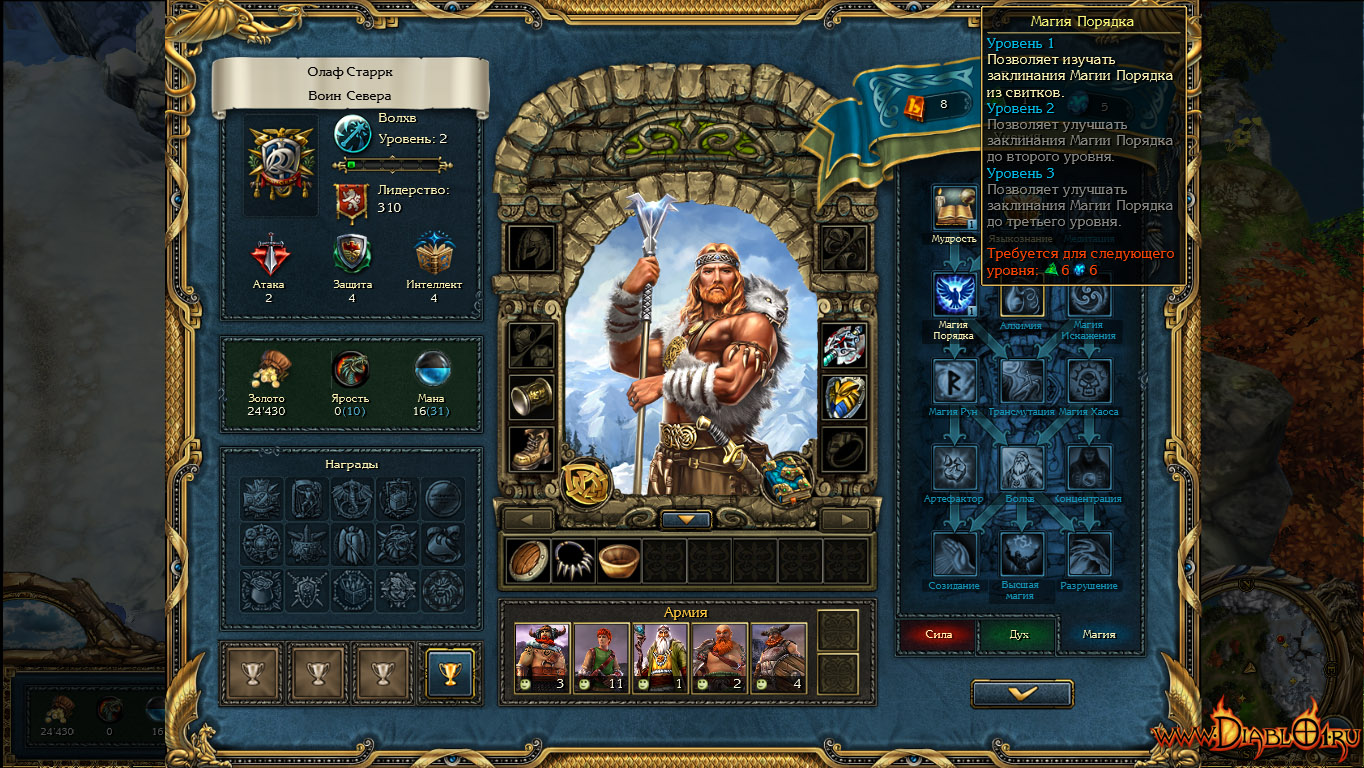This screenshot has width=1364, height=768.
Task: Select the Высшая магия skill
Action: coord(1022,555)
